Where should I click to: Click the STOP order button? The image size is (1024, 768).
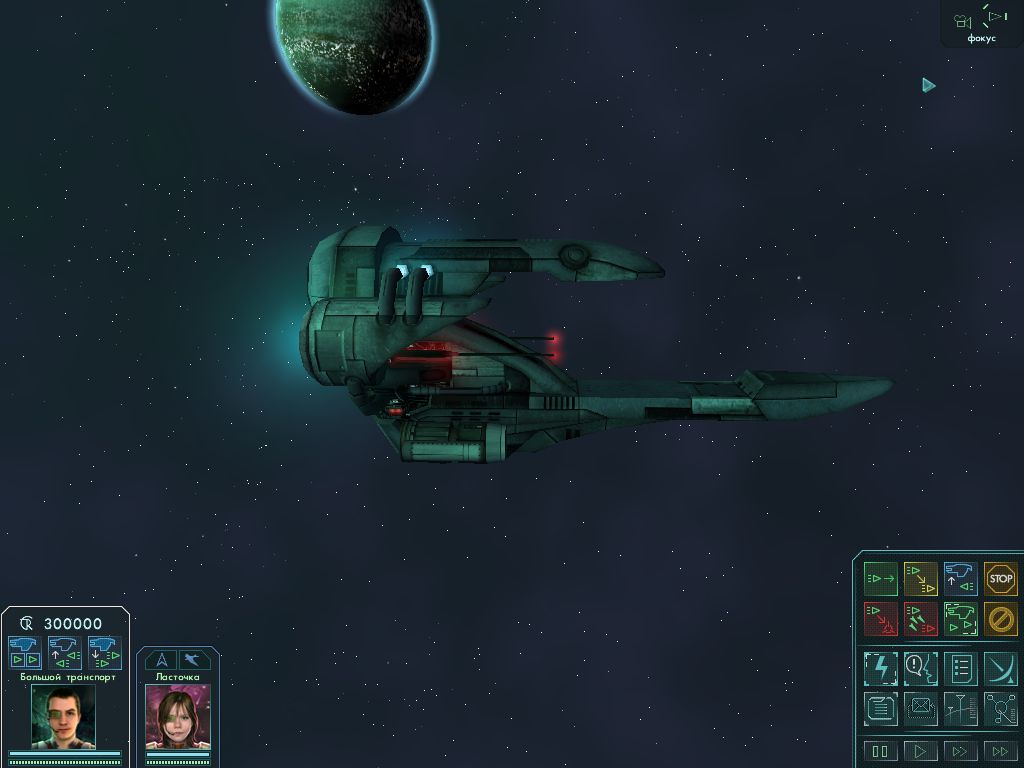click(x=1000, y=578)
